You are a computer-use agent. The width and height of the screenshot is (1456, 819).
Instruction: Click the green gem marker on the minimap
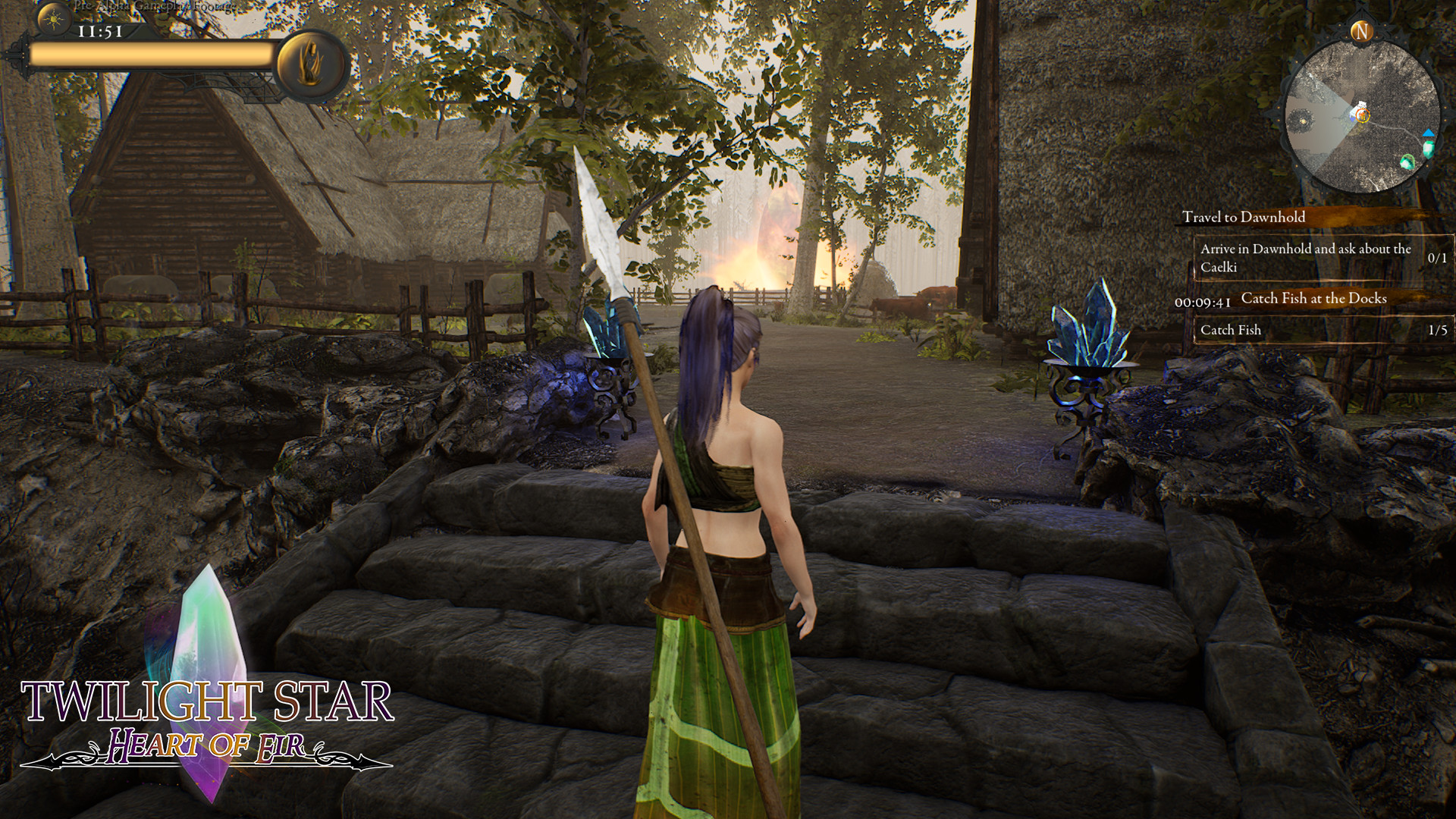[1429, 149]
